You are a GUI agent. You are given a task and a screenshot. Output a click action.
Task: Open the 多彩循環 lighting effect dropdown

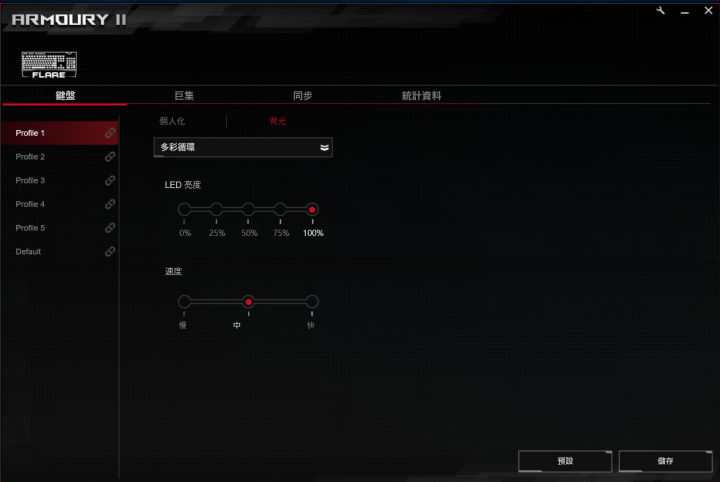tap(243, 147)
